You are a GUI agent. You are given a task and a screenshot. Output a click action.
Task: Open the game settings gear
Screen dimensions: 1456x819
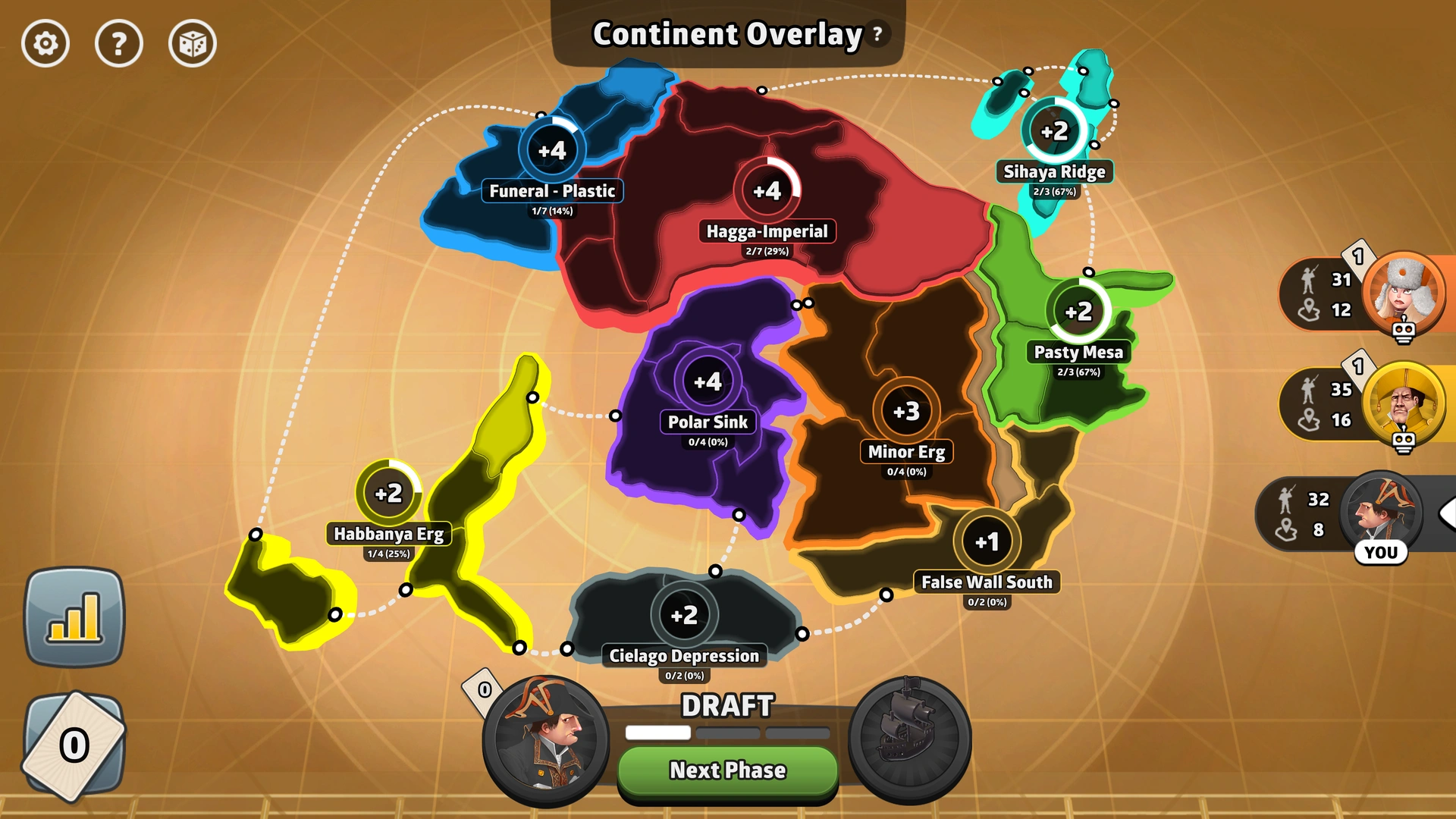[45, 44]
